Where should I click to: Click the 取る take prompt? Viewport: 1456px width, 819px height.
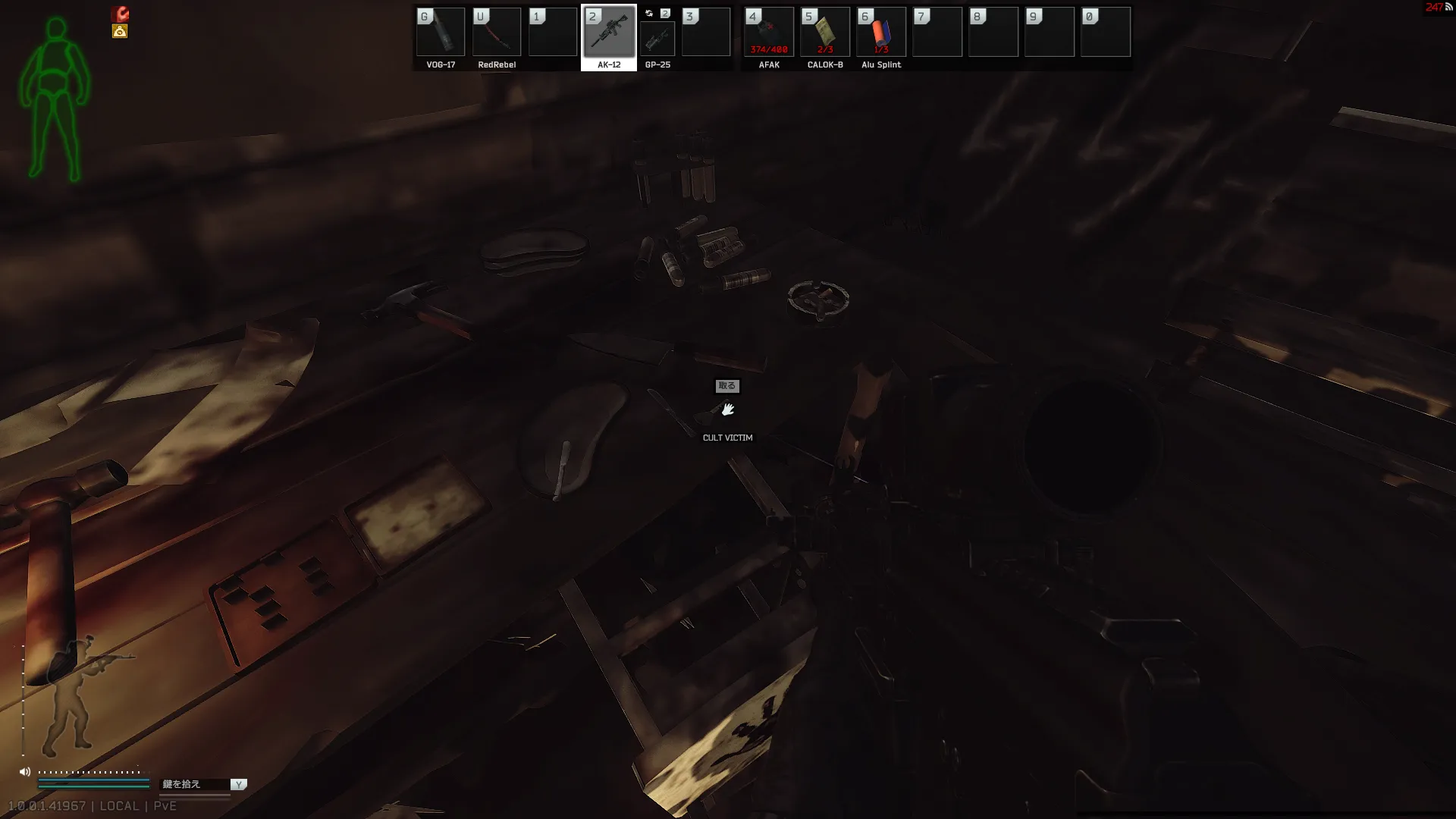(x=727, y=386)
